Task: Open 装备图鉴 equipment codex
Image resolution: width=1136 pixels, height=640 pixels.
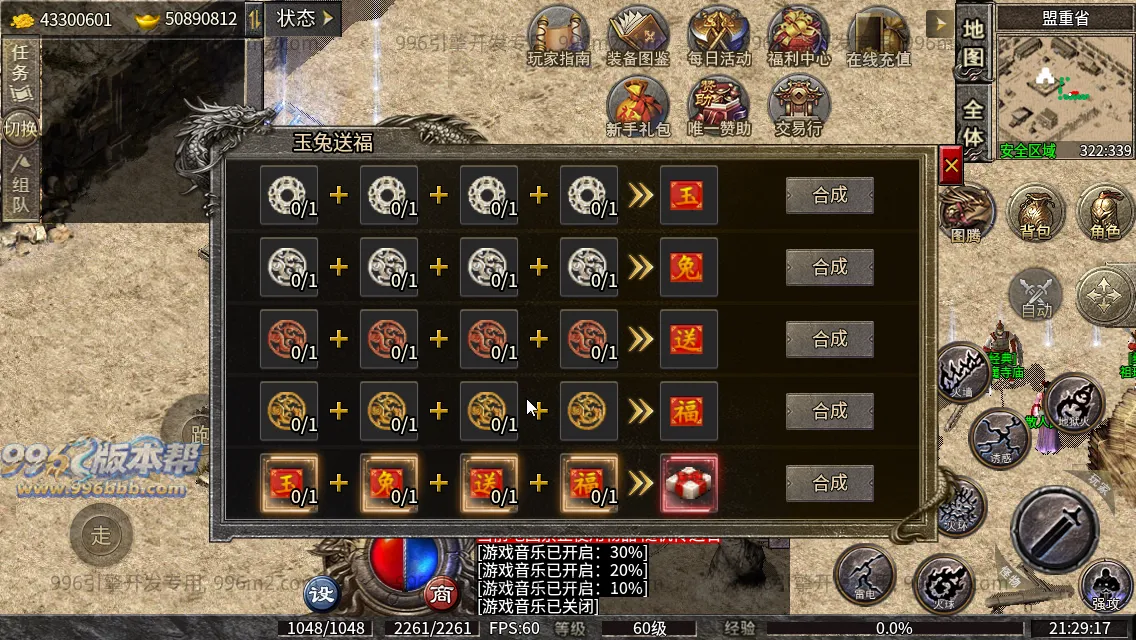Action: click(x=639, y=36)
